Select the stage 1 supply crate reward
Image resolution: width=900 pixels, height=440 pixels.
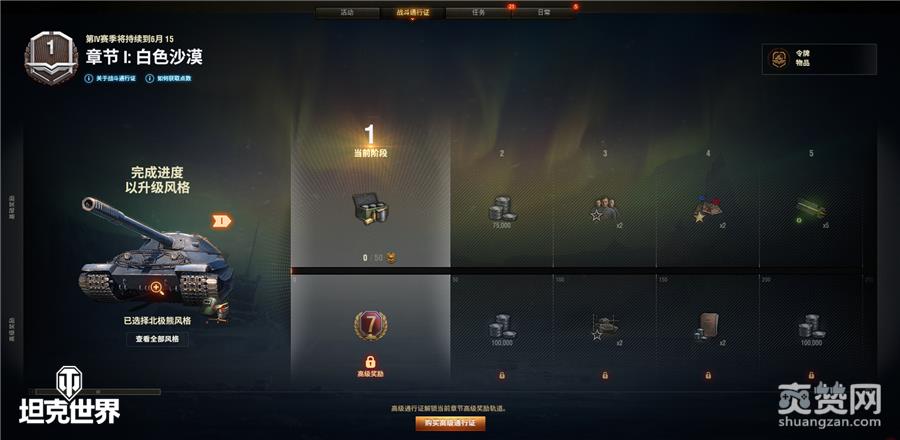point(370,208)
